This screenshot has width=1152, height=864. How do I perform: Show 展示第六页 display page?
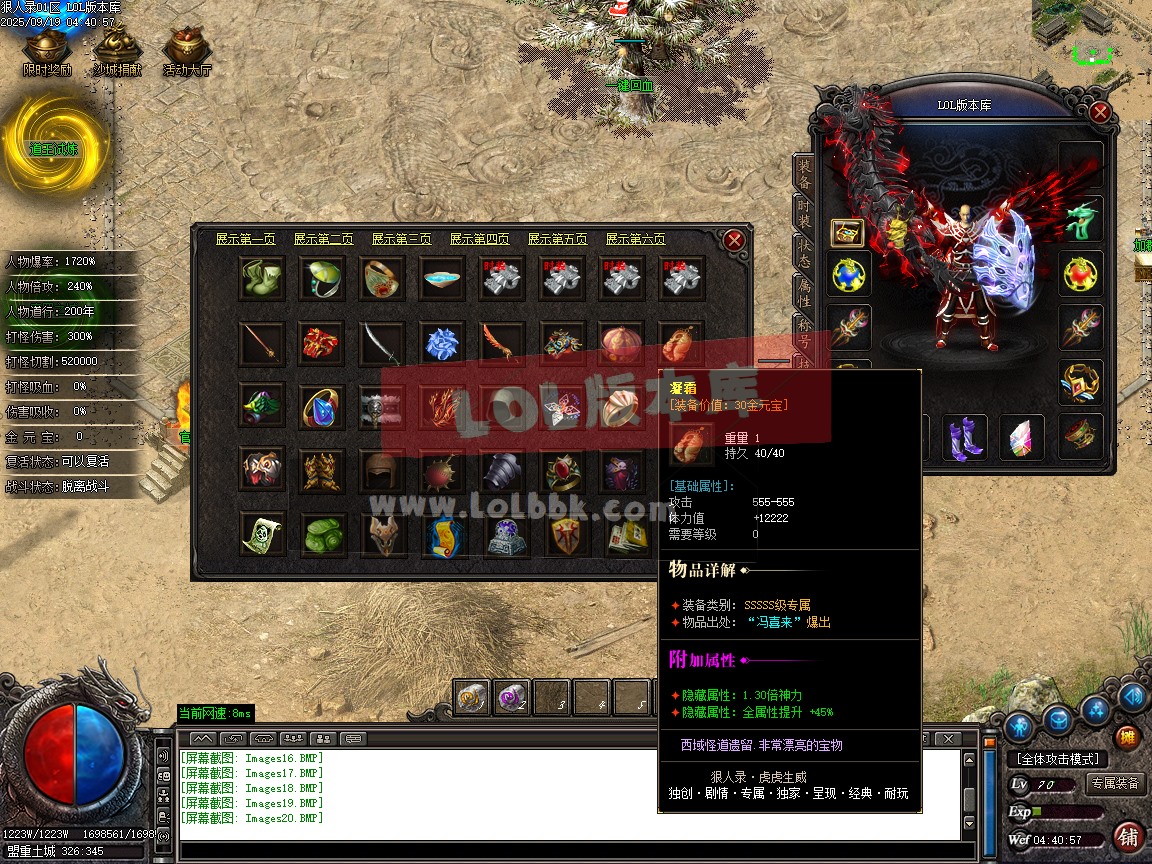click(635, 239)
